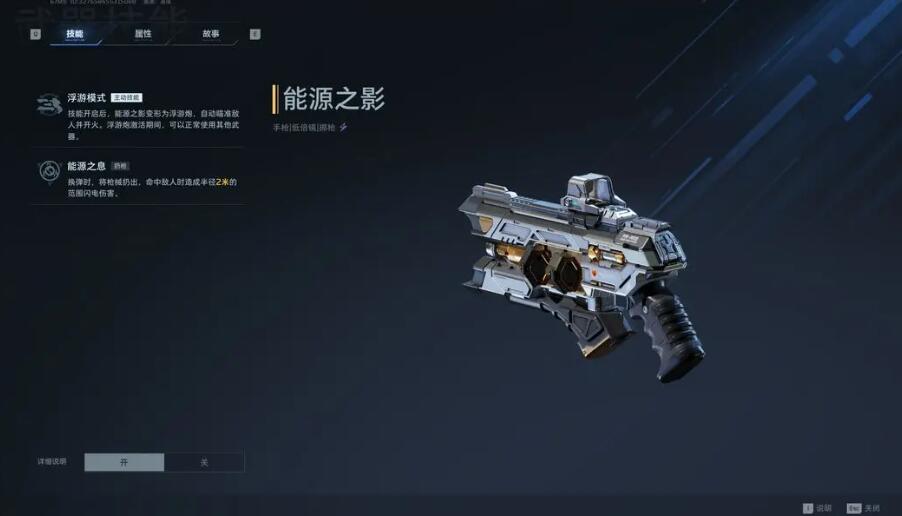The width and height of the screenshot is (902, 516).
Task: Show the 故事 (Story) tab
Action: [x=210, y=34]
